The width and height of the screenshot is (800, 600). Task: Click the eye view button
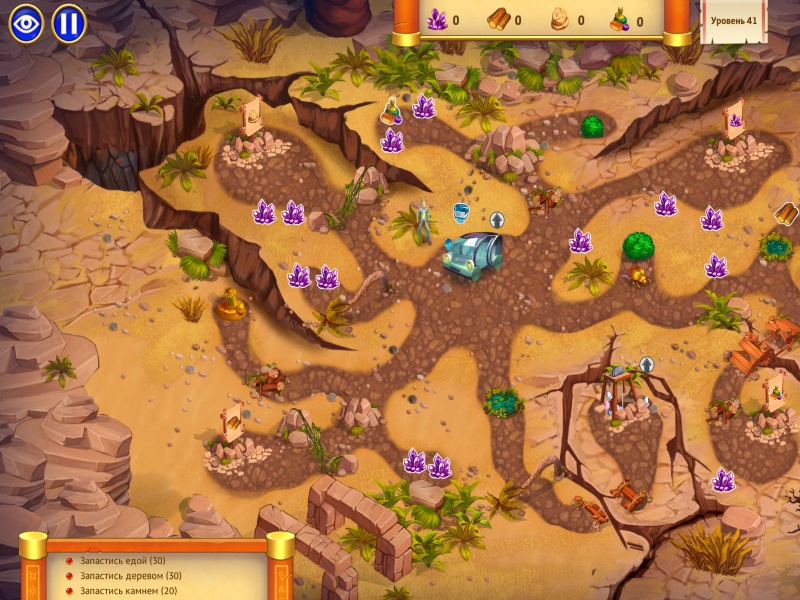26,23
